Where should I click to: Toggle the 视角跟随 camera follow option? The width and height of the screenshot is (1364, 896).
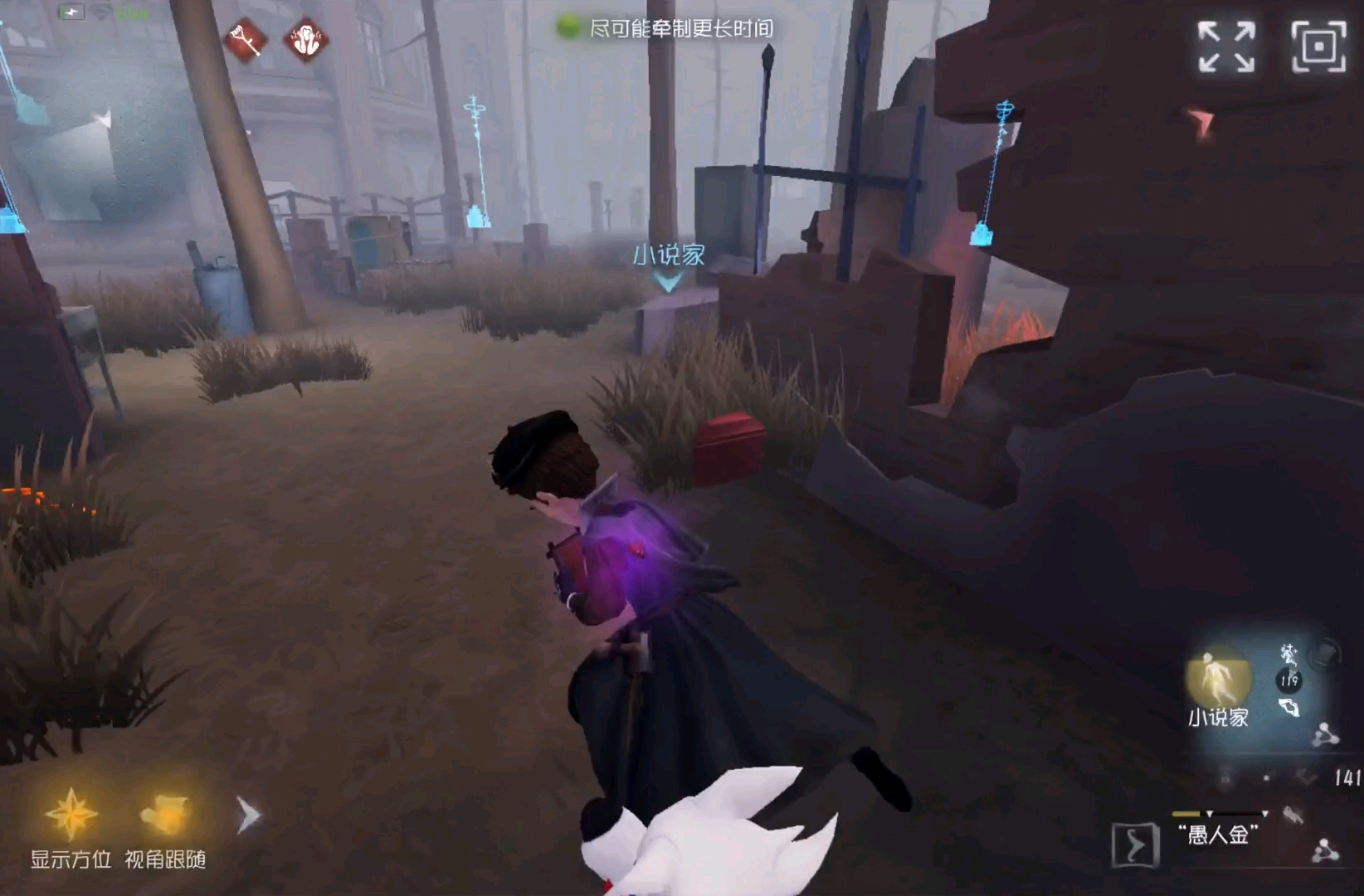[x=165, y=815]
